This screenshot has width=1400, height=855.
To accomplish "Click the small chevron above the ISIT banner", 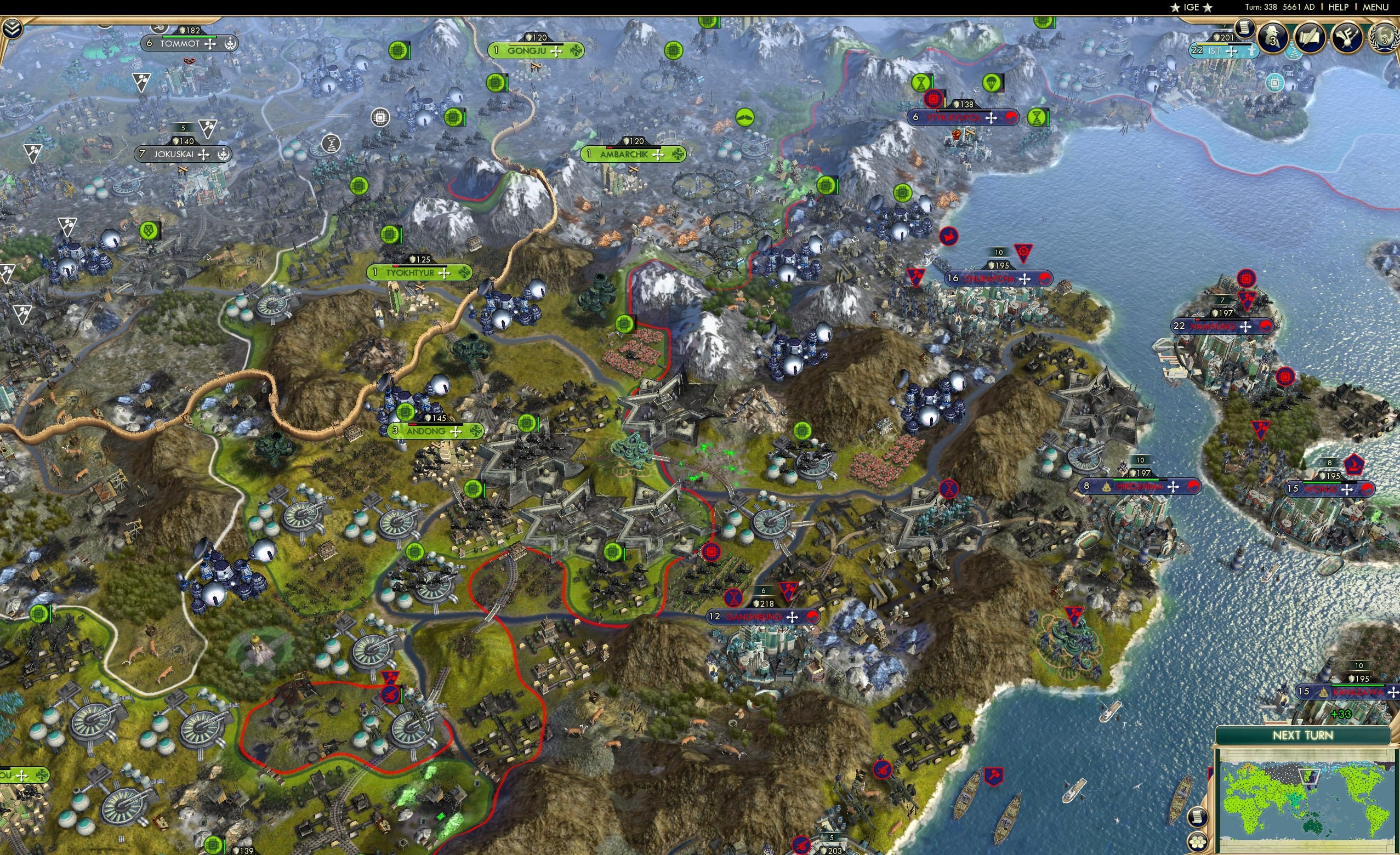I will [x=1225, y=25].
